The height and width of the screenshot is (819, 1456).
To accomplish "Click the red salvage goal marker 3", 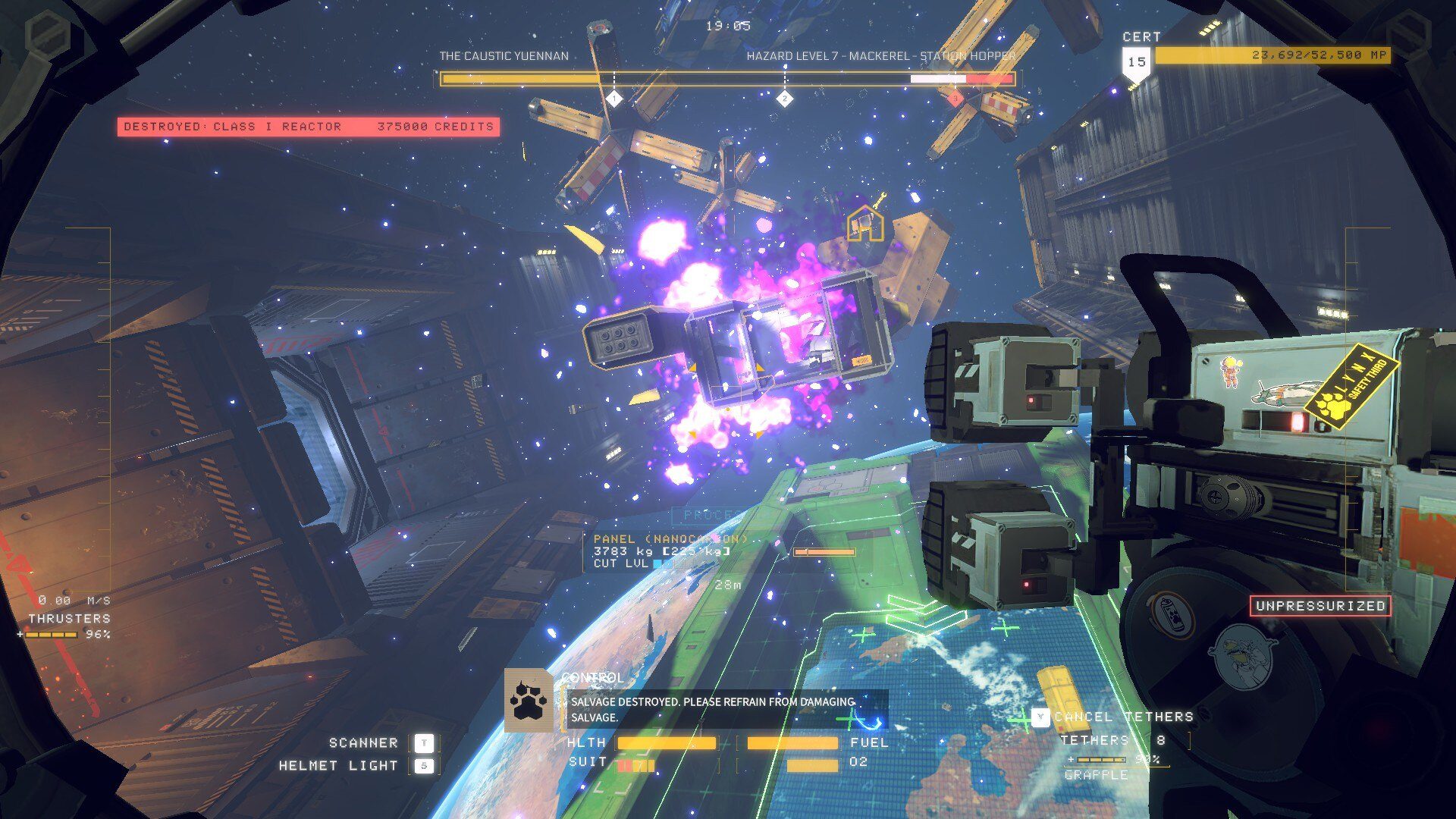I will point(955,98).
